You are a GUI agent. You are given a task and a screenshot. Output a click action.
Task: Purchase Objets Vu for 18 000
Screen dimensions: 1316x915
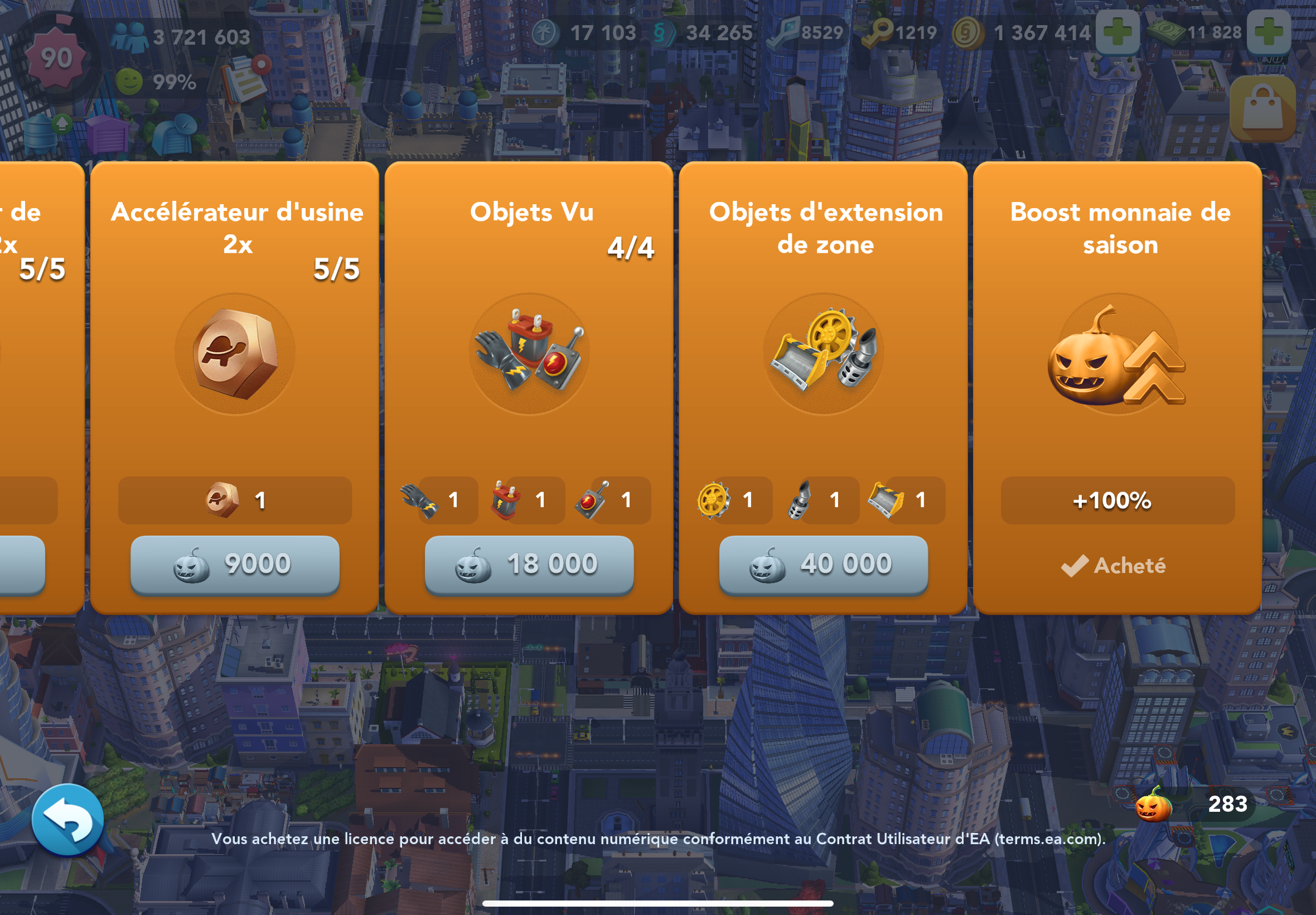pyautogui.click(x=529, y=565)
